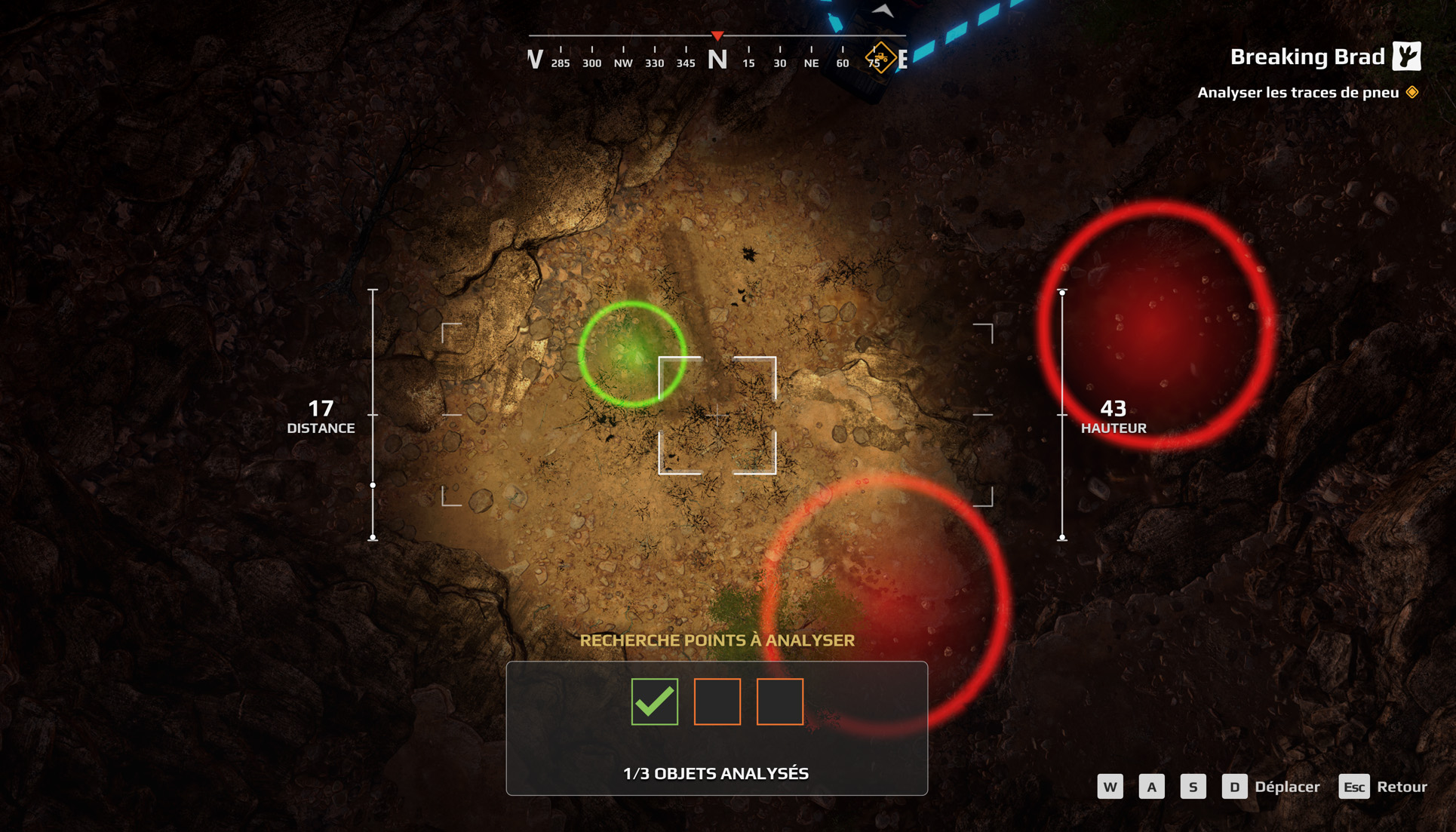This screenshot has height=832, width=1456.
Task: Select the objective Analyser les traces de pneu
Action: pyautogui.click(x=1298, y=93)
